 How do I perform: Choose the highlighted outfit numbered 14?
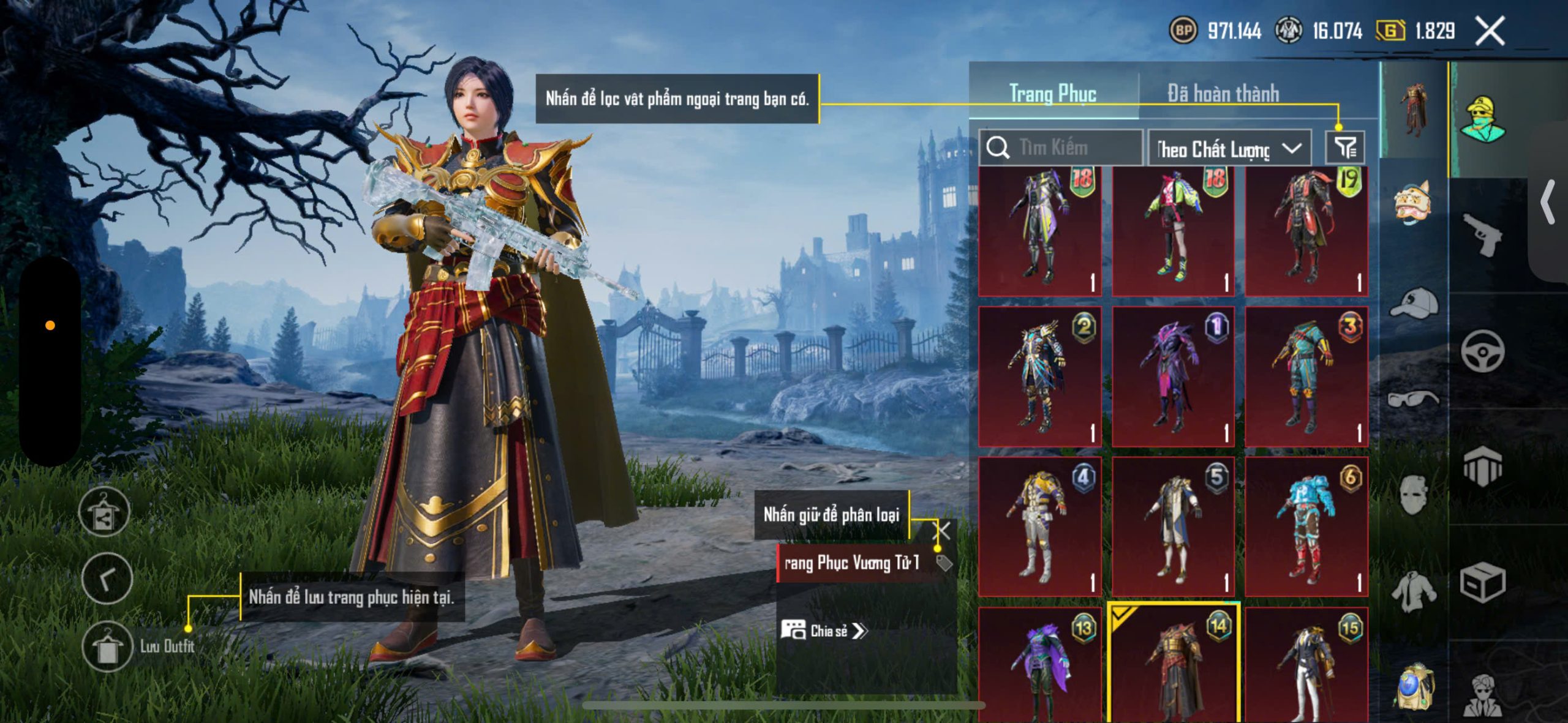[1174, 664]
